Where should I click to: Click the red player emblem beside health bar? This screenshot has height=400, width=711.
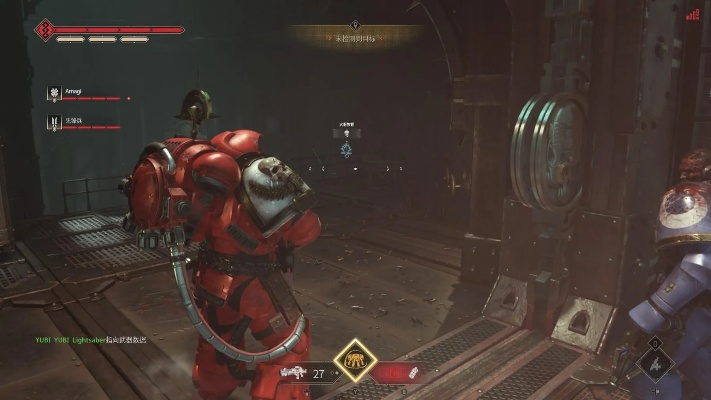tap(44, 30)
